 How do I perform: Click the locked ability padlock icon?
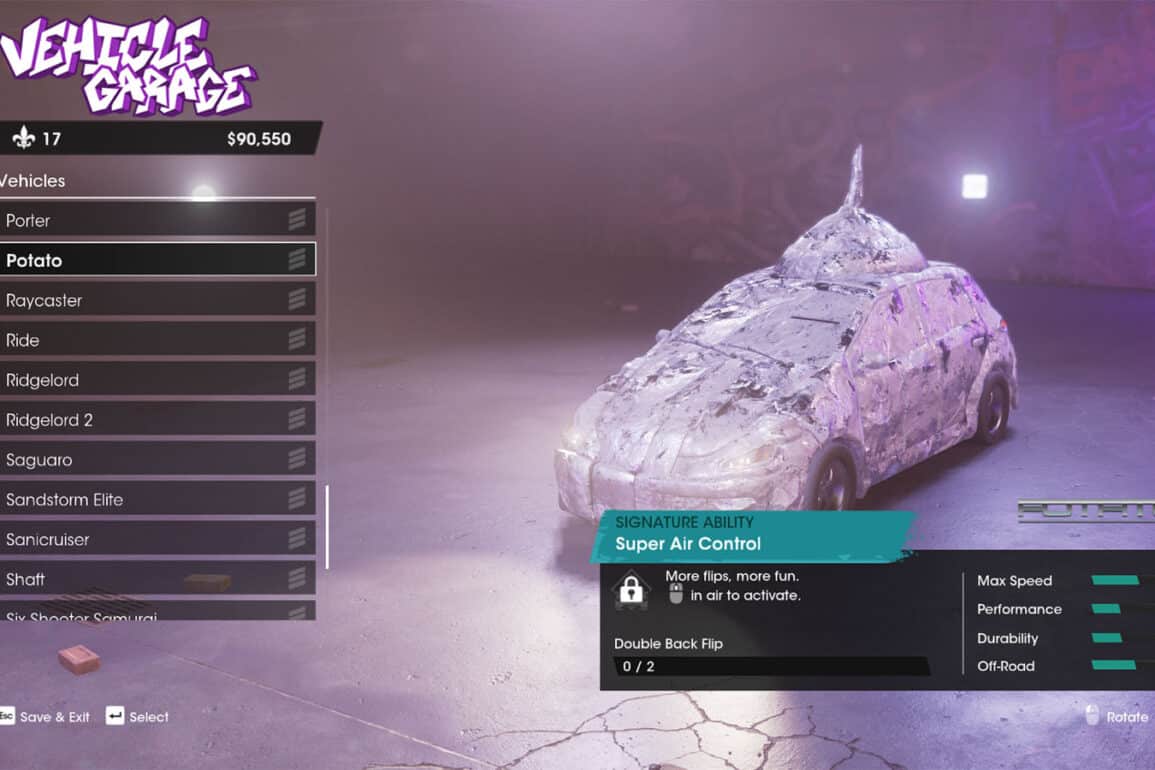point(631,589)
